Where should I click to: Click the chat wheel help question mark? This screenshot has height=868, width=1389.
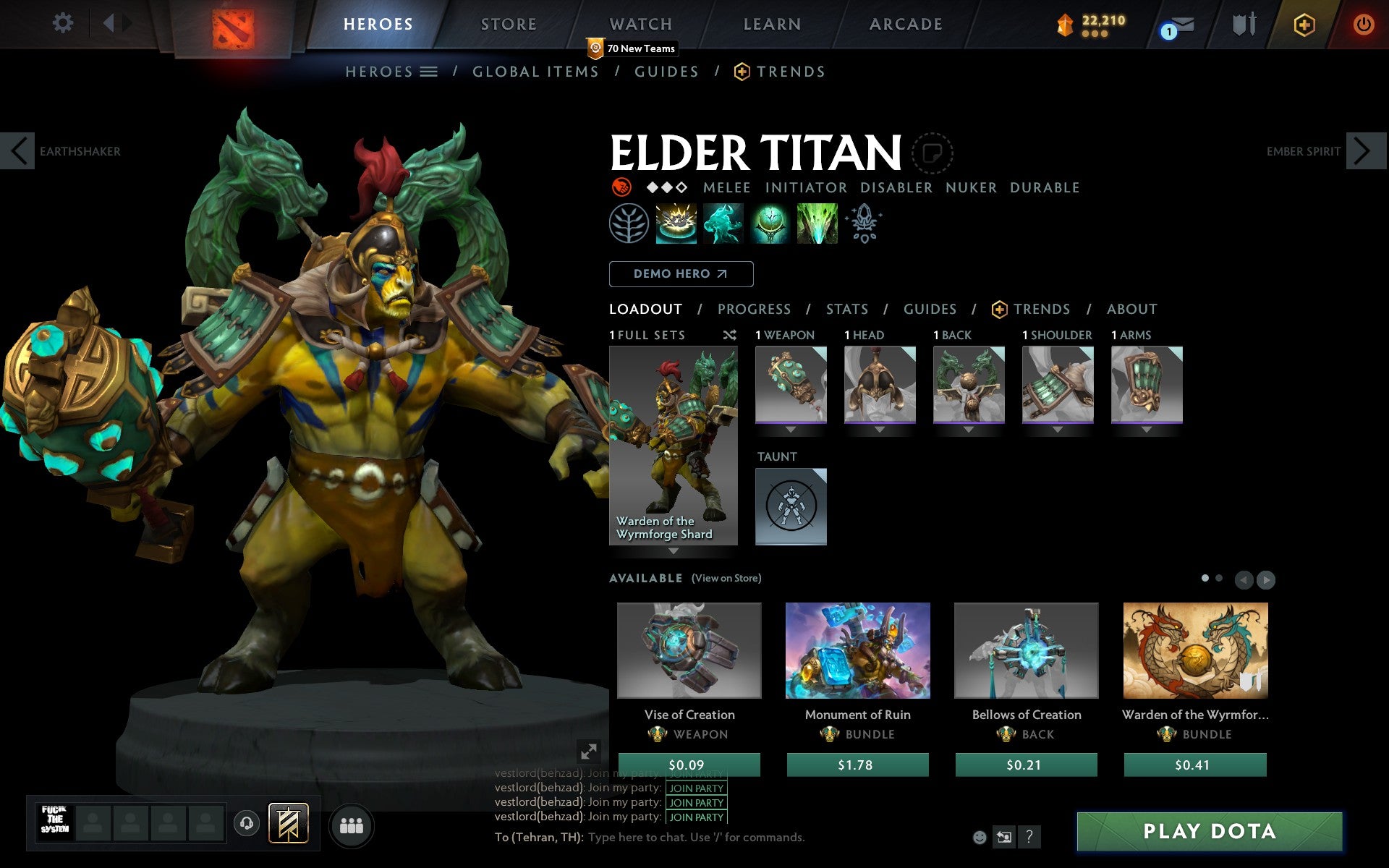point(1029,838)
